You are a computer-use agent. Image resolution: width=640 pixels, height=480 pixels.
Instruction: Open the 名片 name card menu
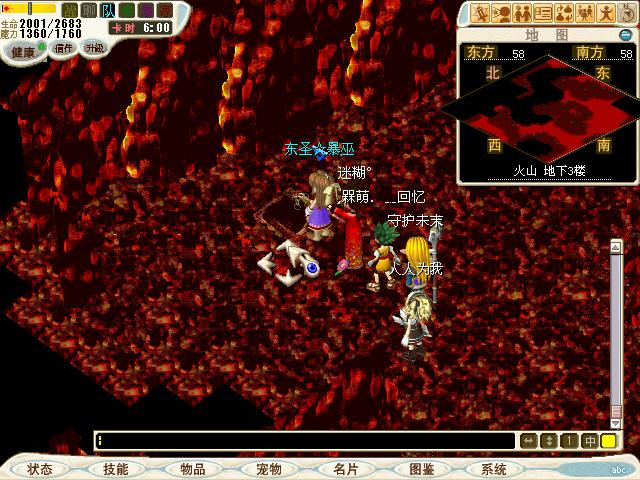(x=345, y=469)
